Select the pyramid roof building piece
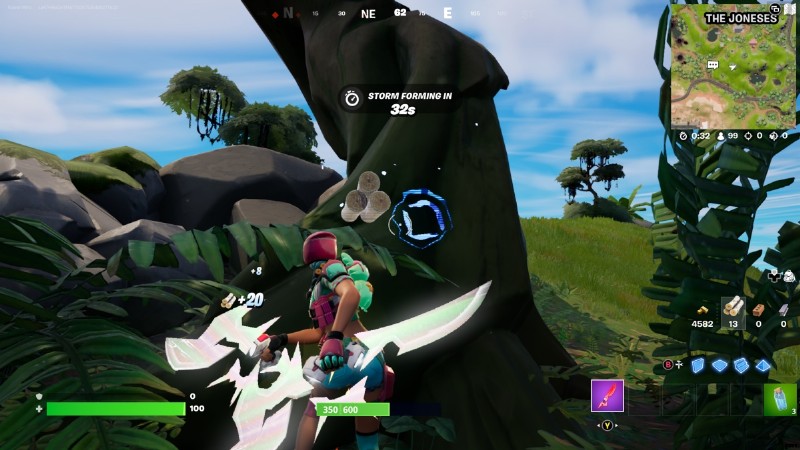This screenshot has height=450, width=800. click(763, 366)
